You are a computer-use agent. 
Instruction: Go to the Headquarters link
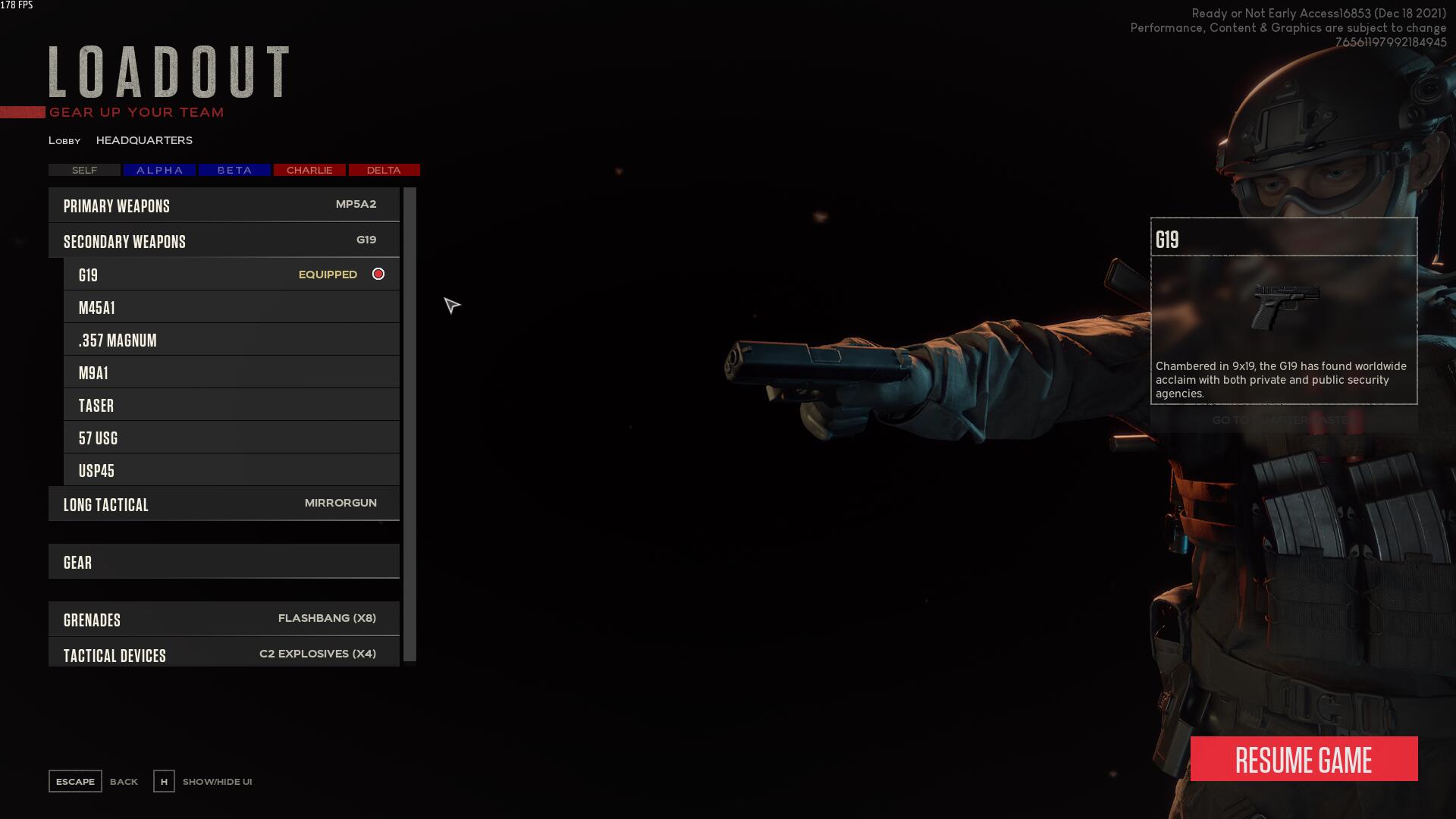coord(144,140)
